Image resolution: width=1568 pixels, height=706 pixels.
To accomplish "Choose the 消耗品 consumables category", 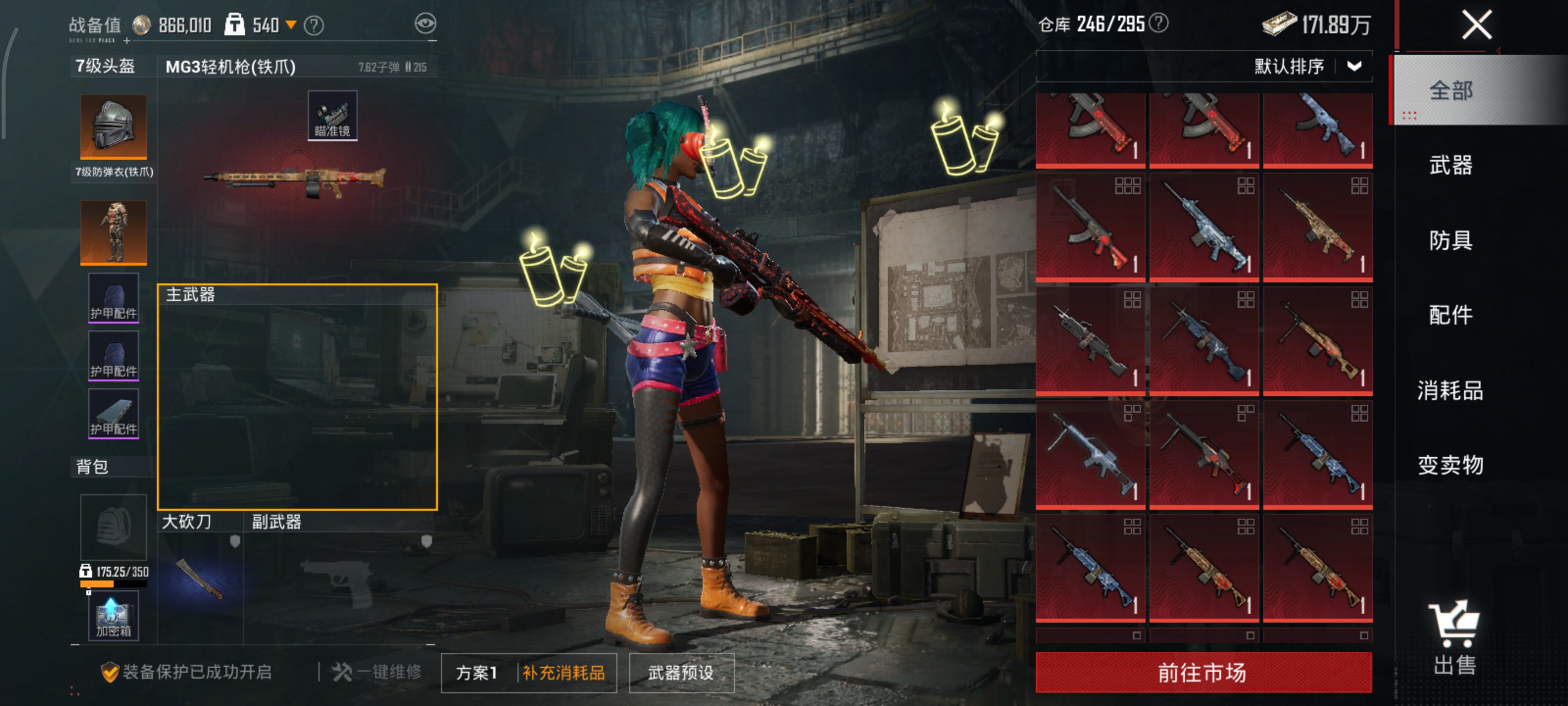I will (1450, 390).
